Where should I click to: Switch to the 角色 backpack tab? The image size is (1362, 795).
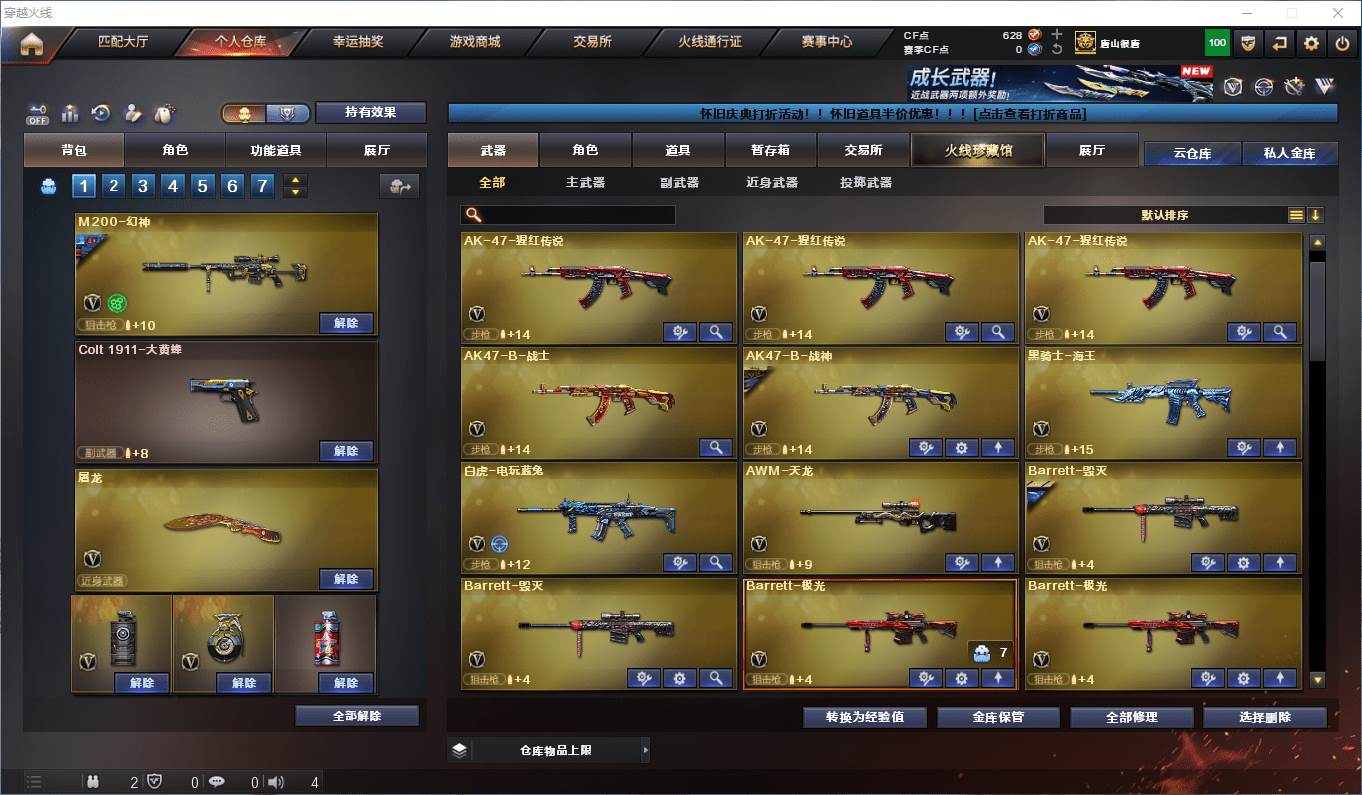(x=175, y=150)
